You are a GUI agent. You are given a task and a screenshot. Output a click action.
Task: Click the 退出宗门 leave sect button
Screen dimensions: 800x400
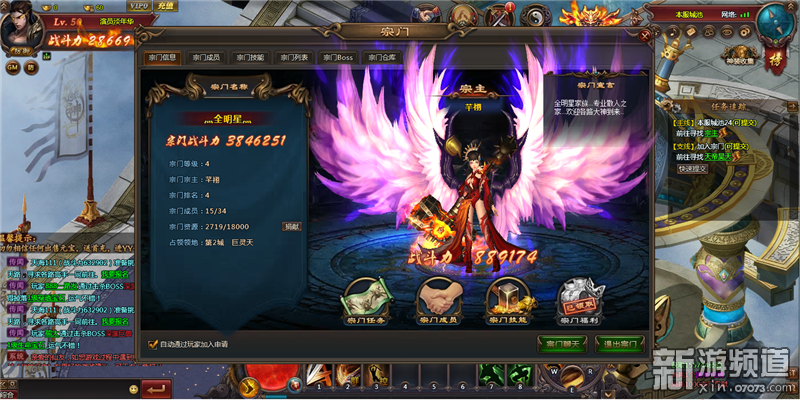tap(619, 344)
